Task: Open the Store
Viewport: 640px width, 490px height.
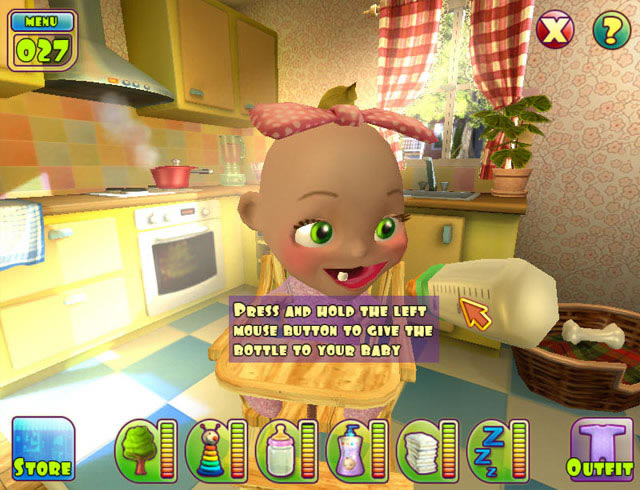Action: [x=43, y=449]
